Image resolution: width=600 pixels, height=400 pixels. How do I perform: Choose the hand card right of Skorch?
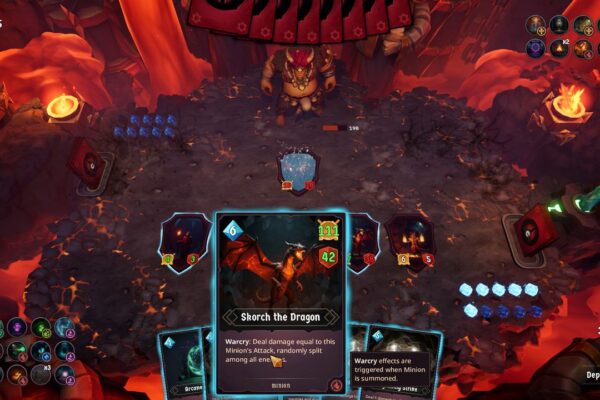click(400, 365)
